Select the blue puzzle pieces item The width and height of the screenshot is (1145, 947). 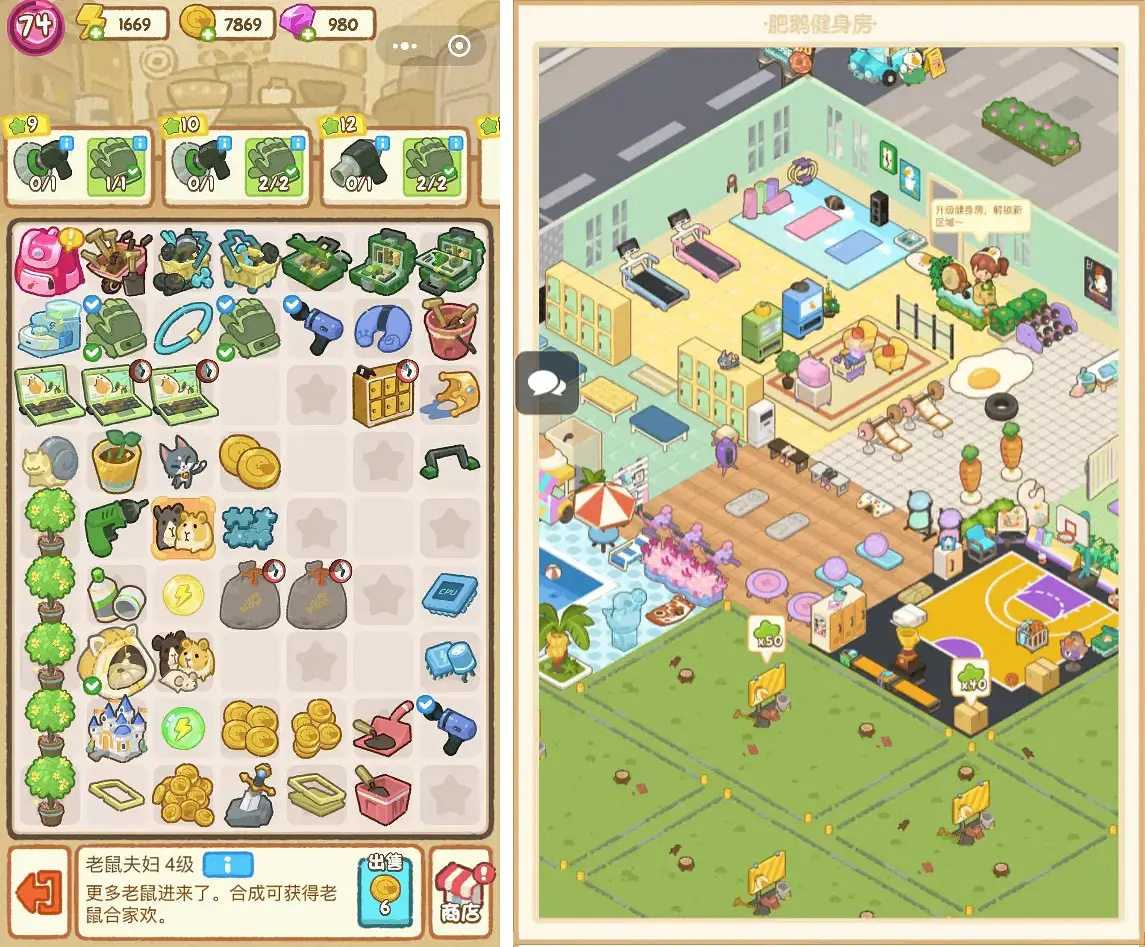tap(249, 527)
